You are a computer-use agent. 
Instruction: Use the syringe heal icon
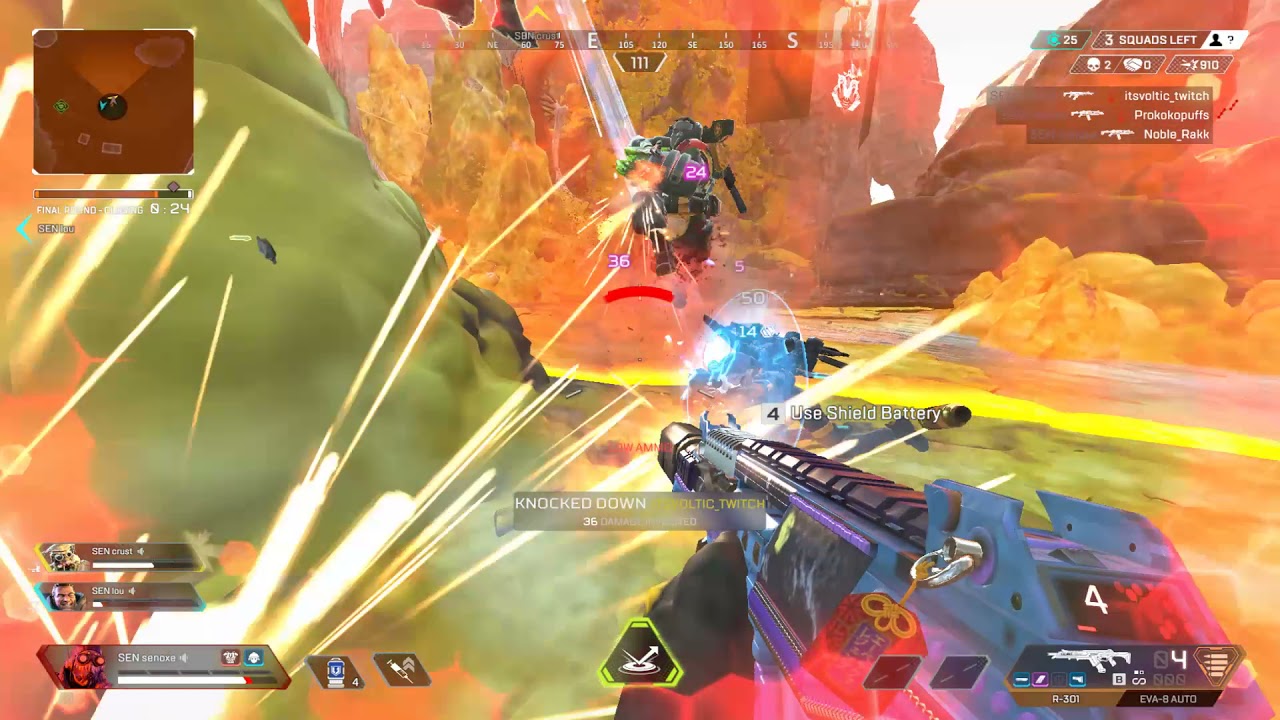pos(401,669)
